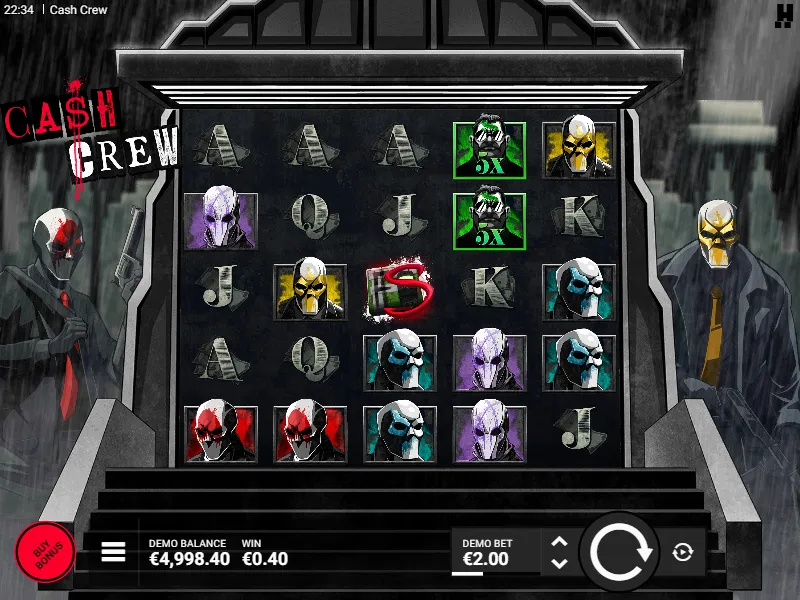Open the autoplay settings
This screenshot has width=800, height=600.
(x=683, y=552)
